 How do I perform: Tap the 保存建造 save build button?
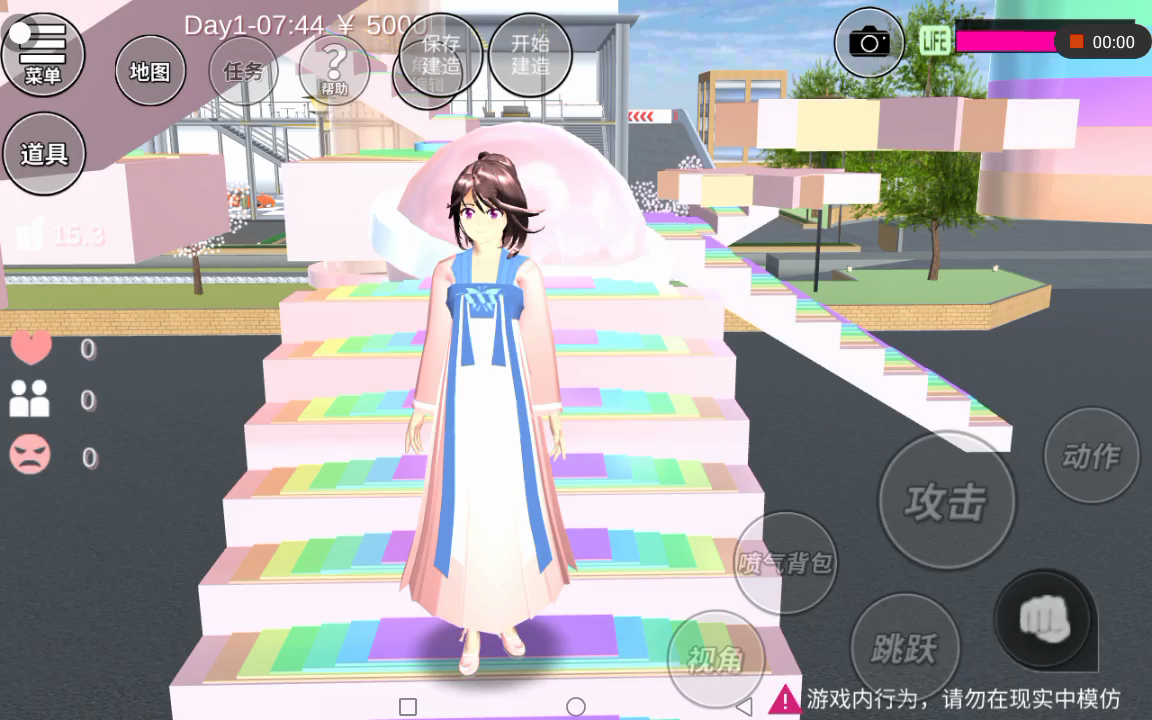(441, 54)
